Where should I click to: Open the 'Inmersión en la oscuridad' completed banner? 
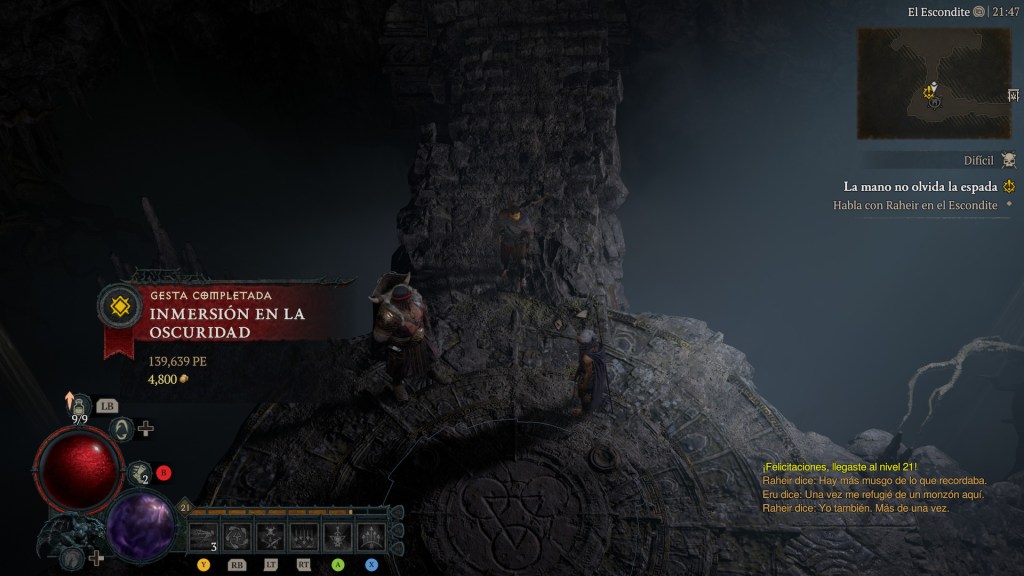(225, 320)
